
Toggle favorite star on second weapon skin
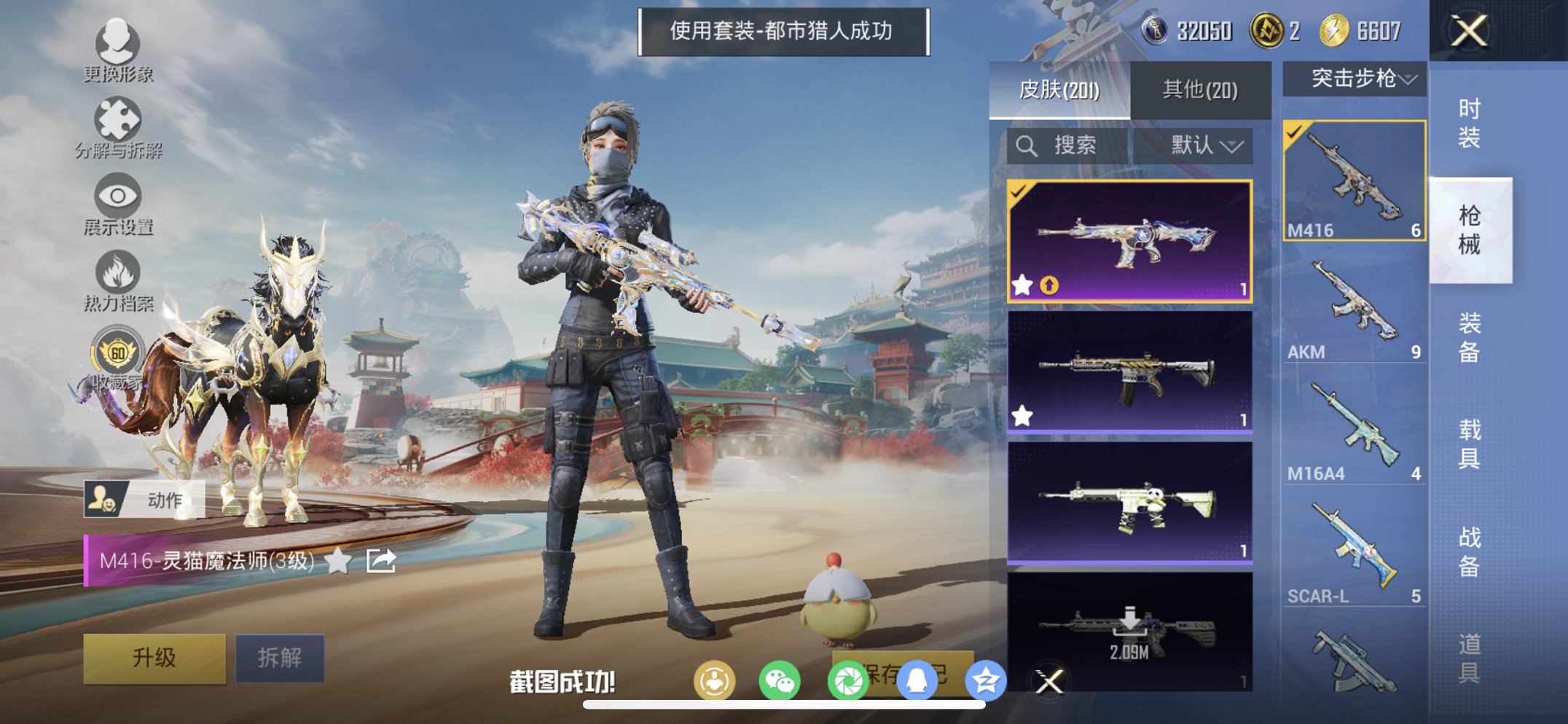pyautogui.click(x=1022, y=414)
